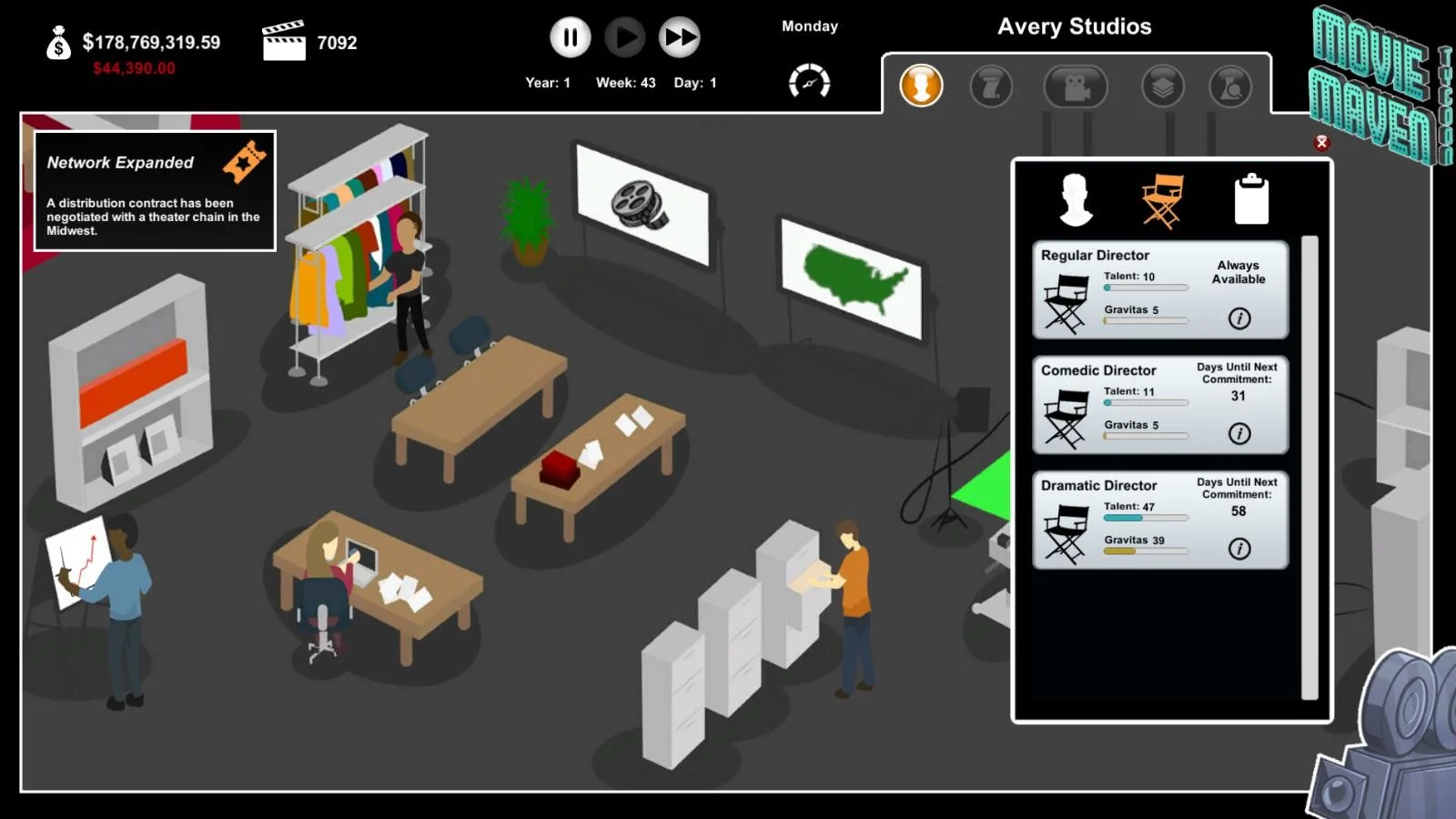Click the play button to resume time

[624, 37]
